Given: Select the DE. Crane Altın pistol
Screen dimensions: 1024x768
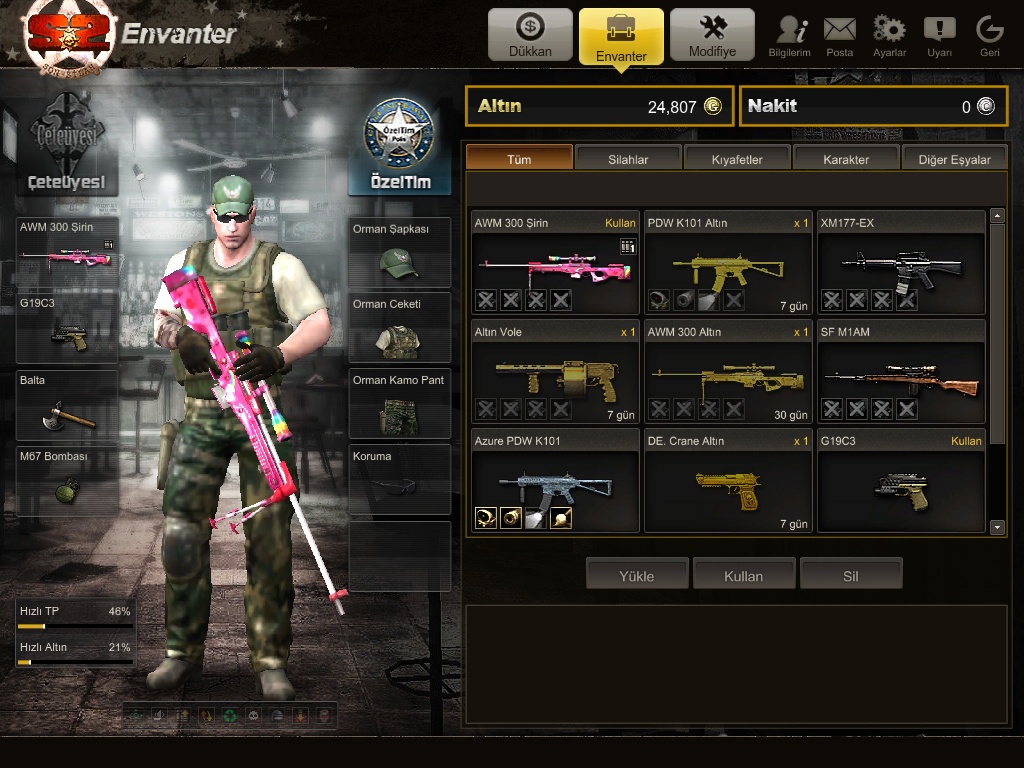Looking at the screenshot, I should tap(727, 482).
